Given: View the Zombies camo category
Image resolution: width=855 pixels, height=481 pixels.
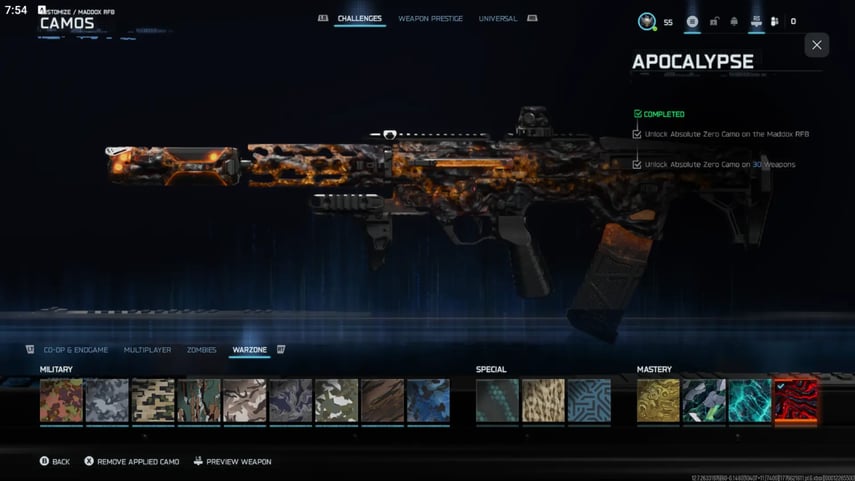Looking at the screenshot, I should (x=201, y=350).
